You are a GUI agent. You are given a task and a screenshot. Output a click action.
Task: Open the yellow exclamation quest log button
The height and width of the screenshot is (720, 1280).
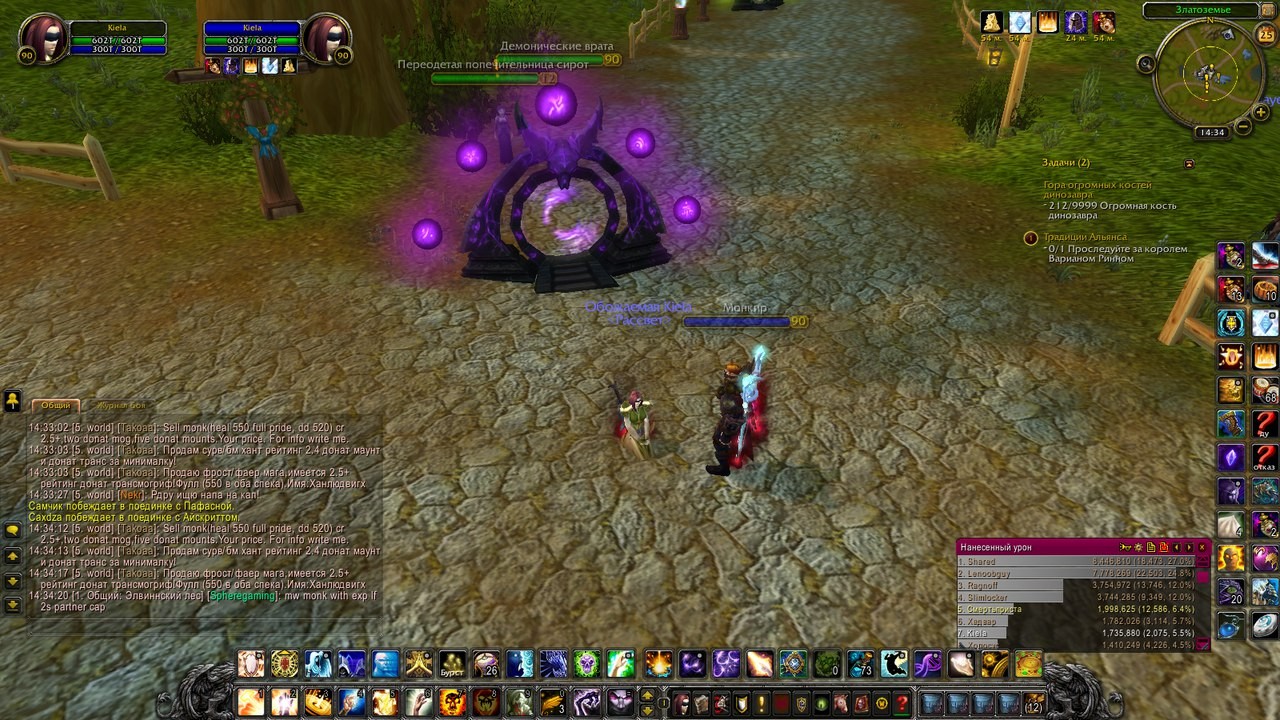[761, 703]
